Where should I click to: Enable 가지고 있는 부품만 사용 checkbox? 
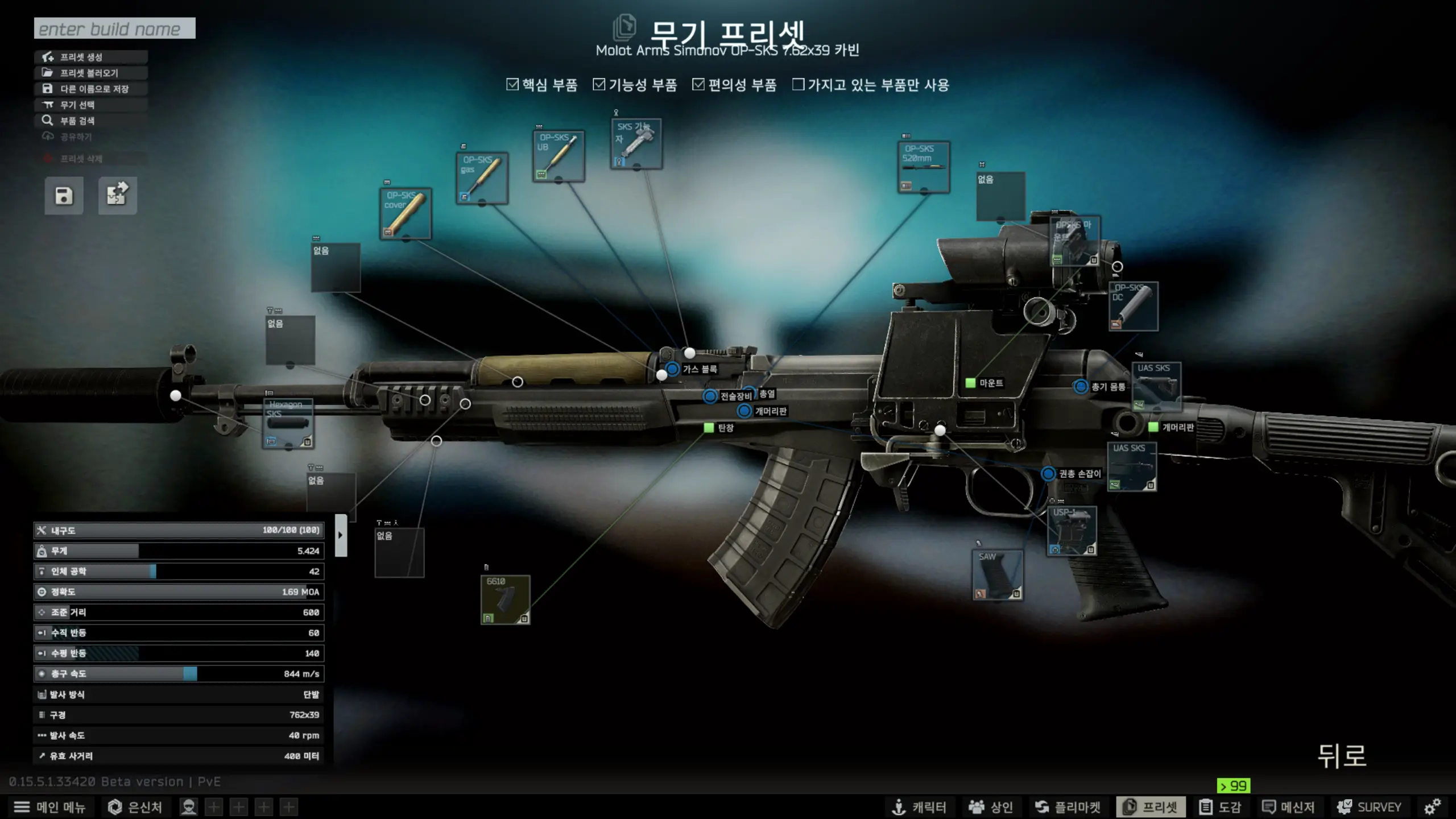pos(799,85)
